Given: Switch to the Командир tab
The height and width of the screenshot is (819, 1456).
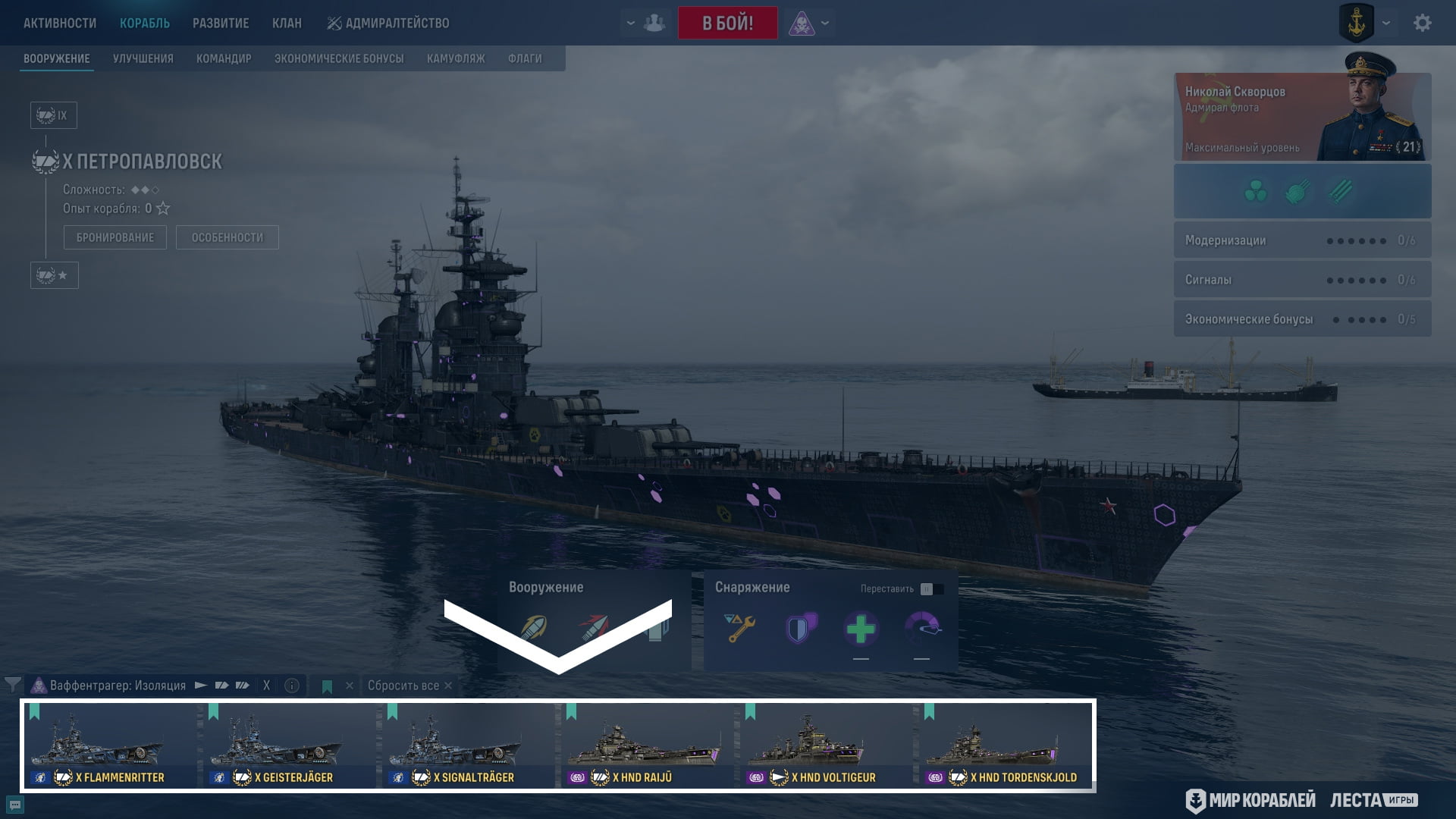Looking at the screenshot, I should (224, 58).
